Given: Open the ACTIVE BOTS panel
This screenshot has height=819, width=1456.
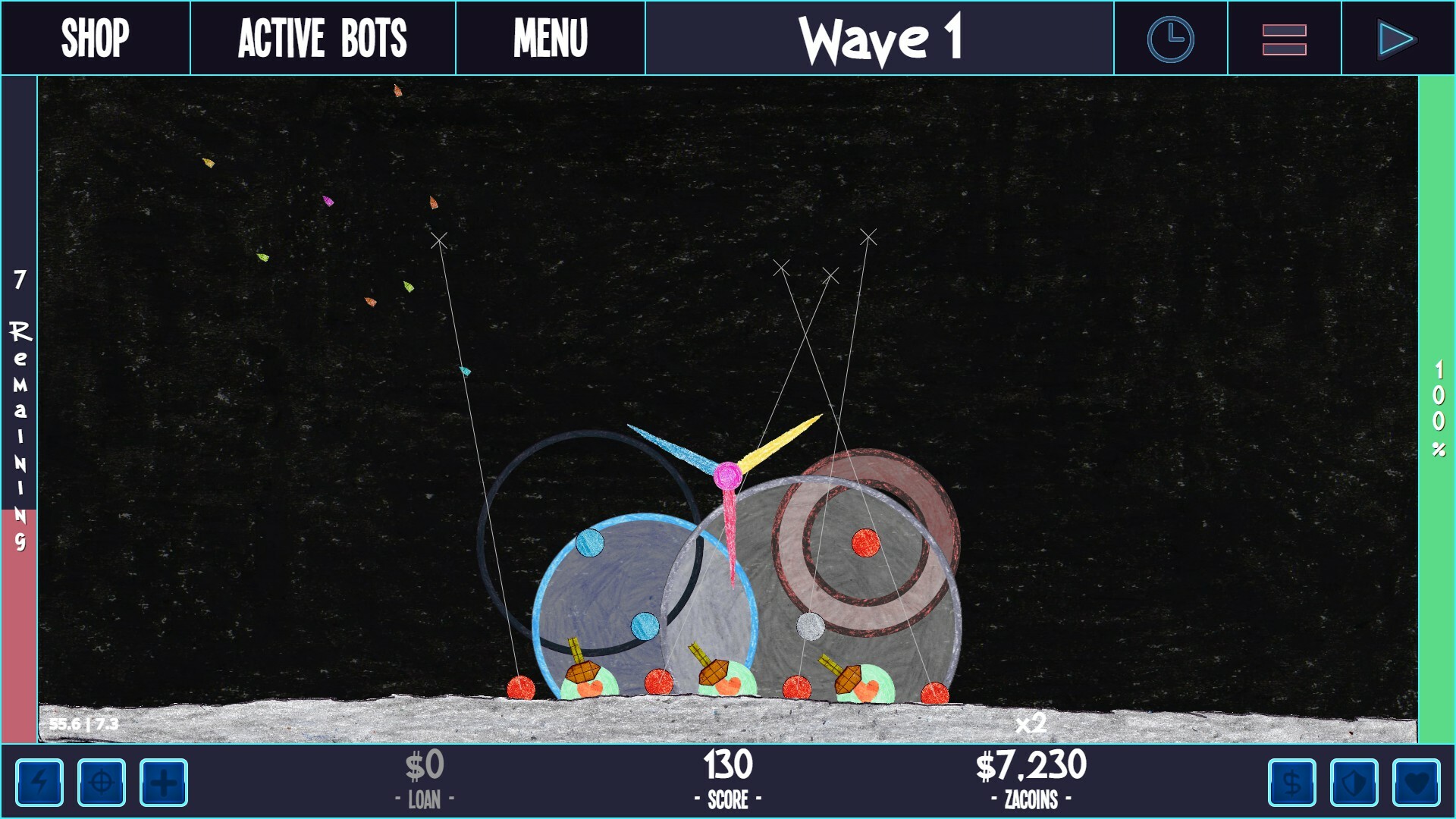Looking at the screenshot, I should [322, 36].
